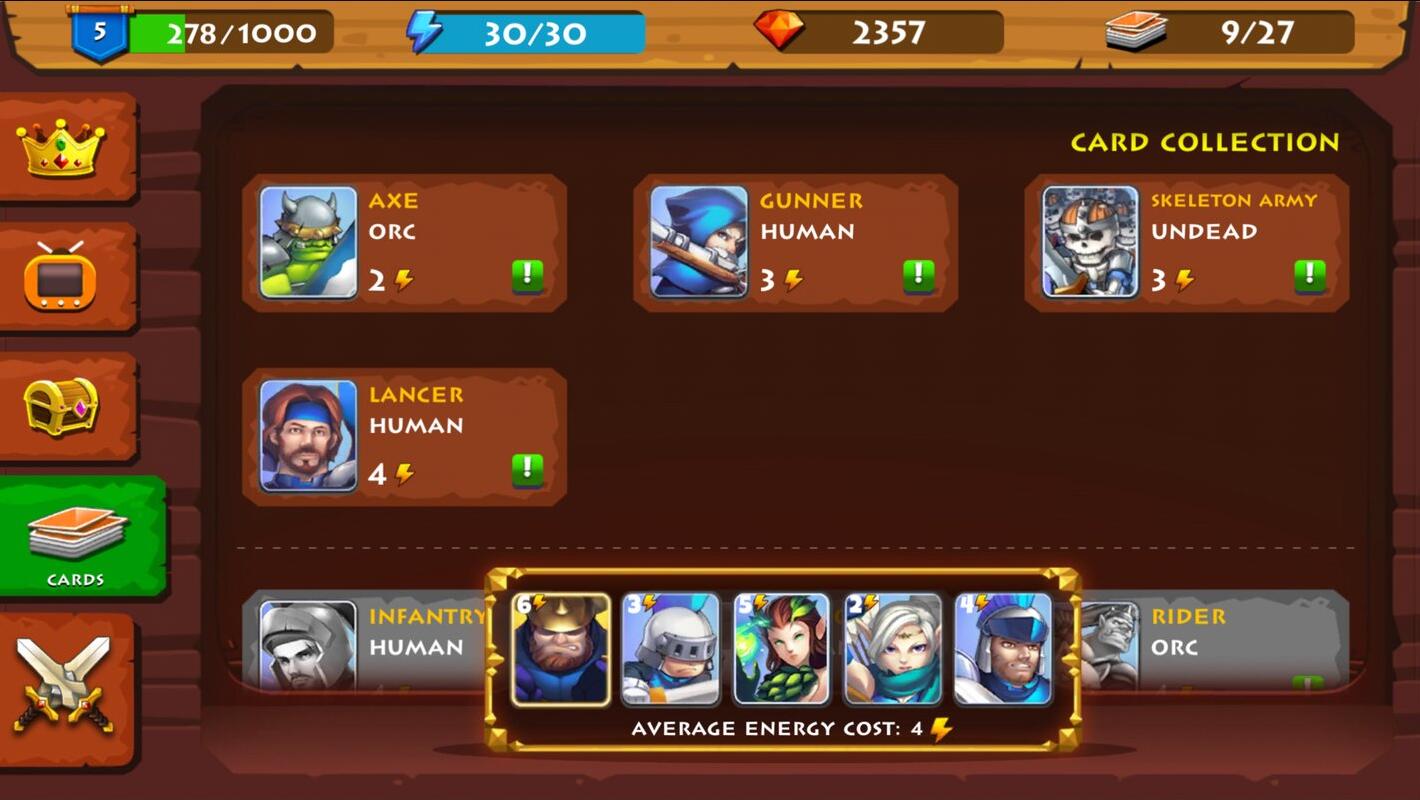Pick the Skeleton Army undead card
Image resolution: width=1420 pixels, height=800 pixels.
click(x=1186, y=242)
